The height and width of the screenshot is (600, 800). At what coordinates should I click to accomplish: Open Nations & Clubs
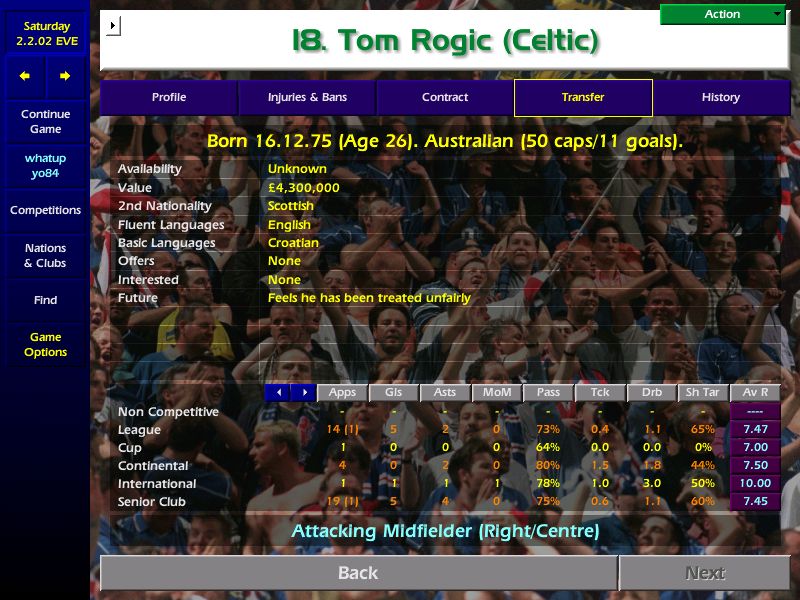pos(45,256)
